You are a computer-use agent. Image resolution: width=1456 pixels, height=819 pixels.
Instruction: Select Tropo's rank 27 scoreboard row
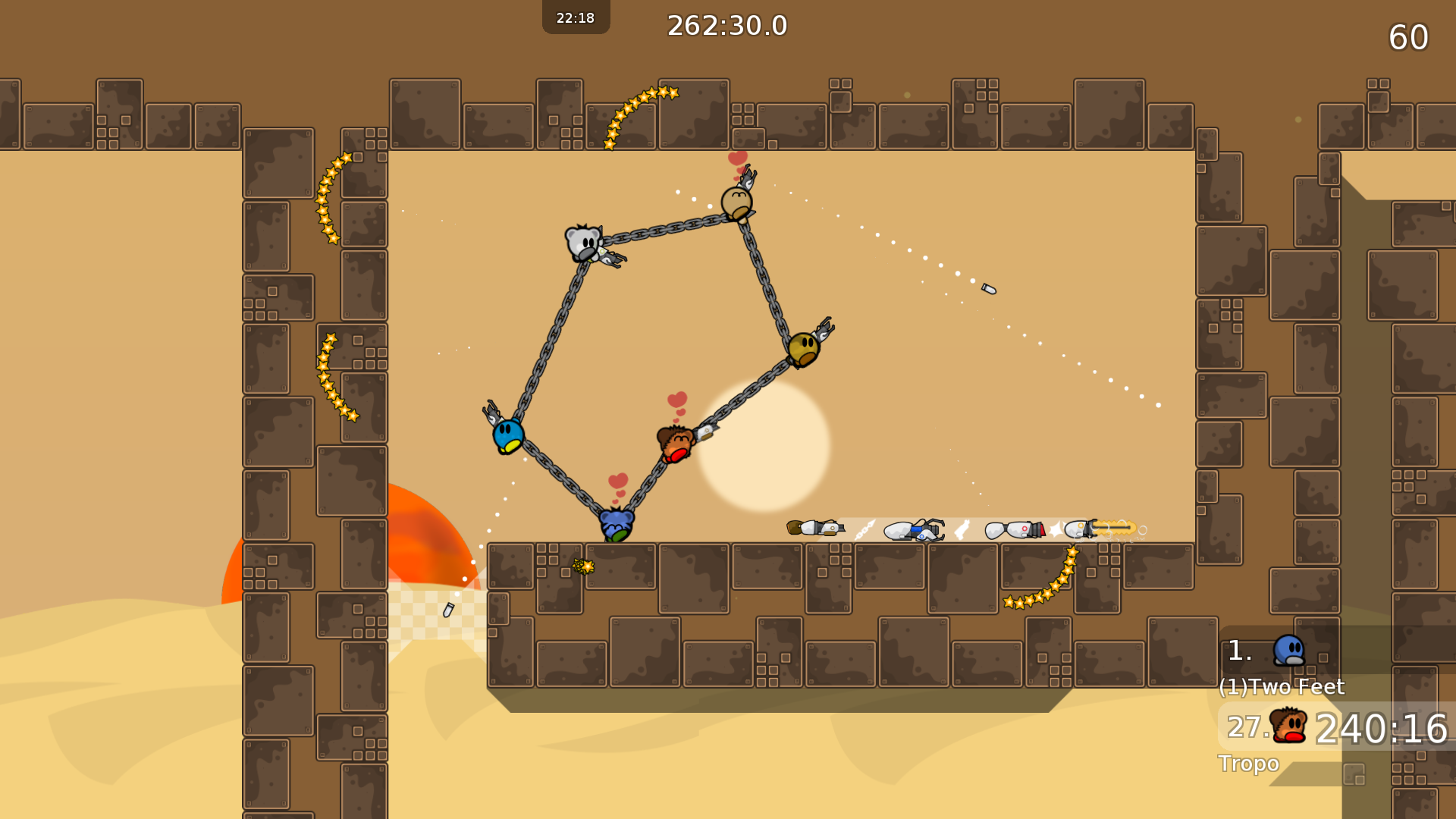click(1336, 727)
